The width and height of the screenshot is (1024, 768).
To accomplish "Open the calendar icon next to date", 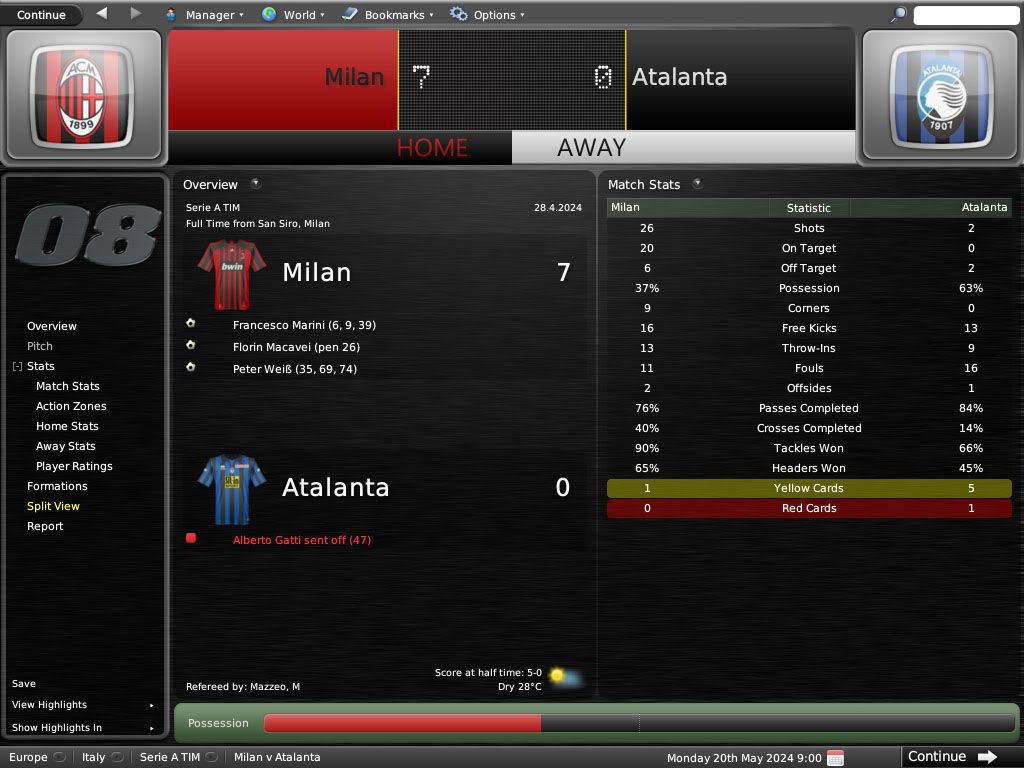I will [x=836, y=757].
